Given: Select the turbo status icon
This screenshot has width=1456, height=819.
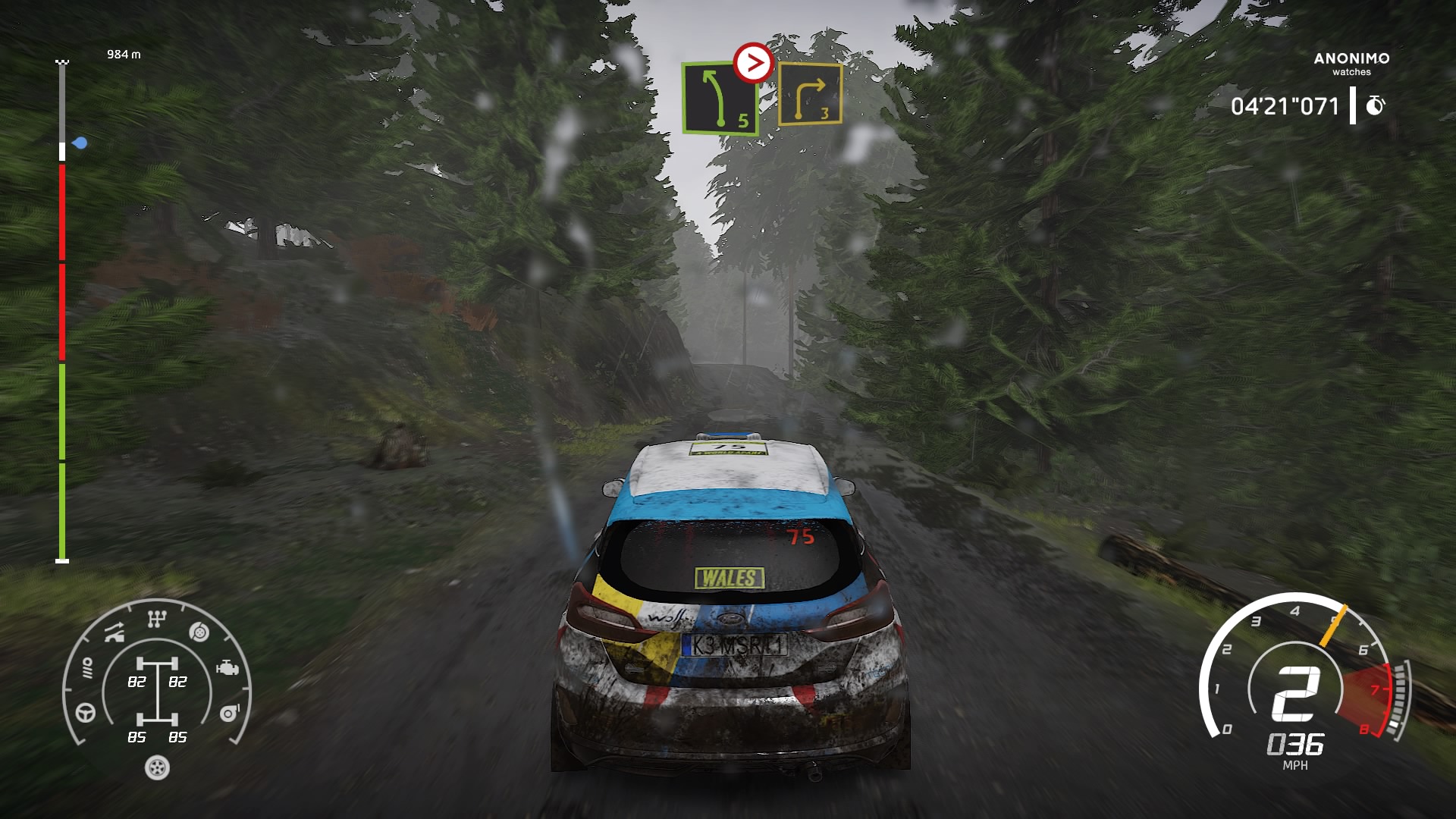Looking at the screenshot, I should point(229,713).
